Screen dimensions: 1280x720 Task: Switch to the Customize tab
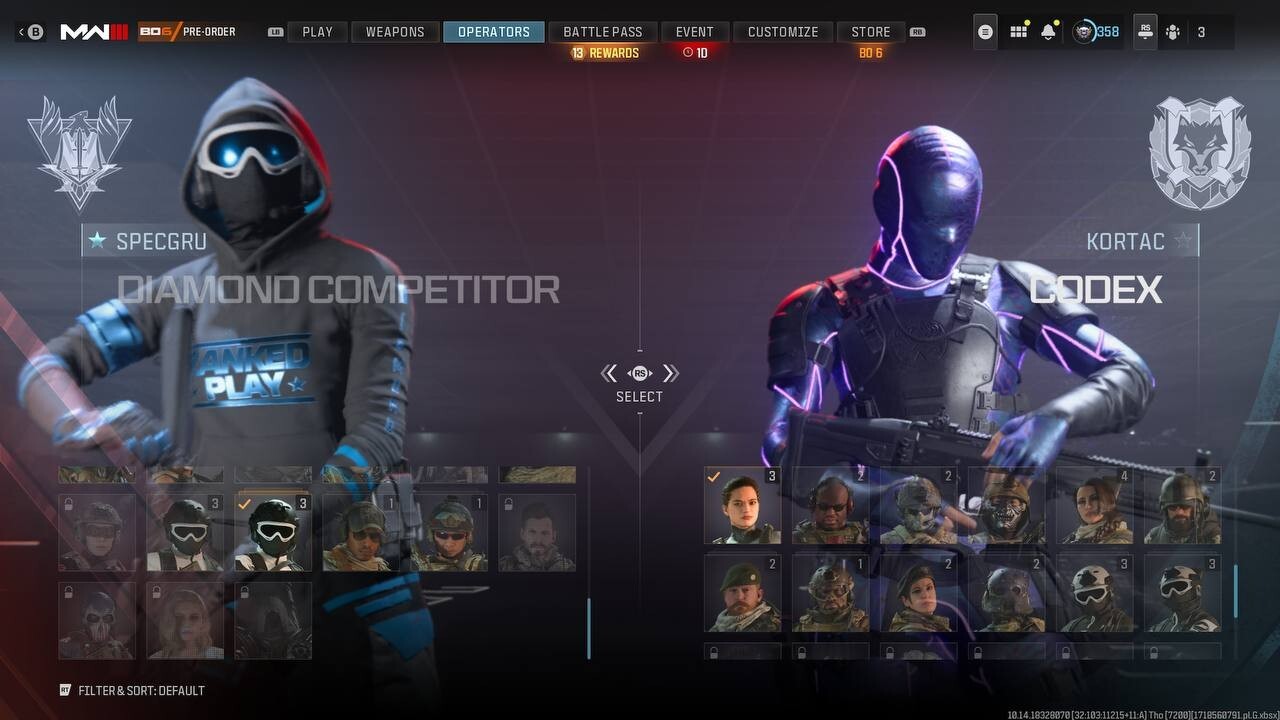[x=783, y=32]
